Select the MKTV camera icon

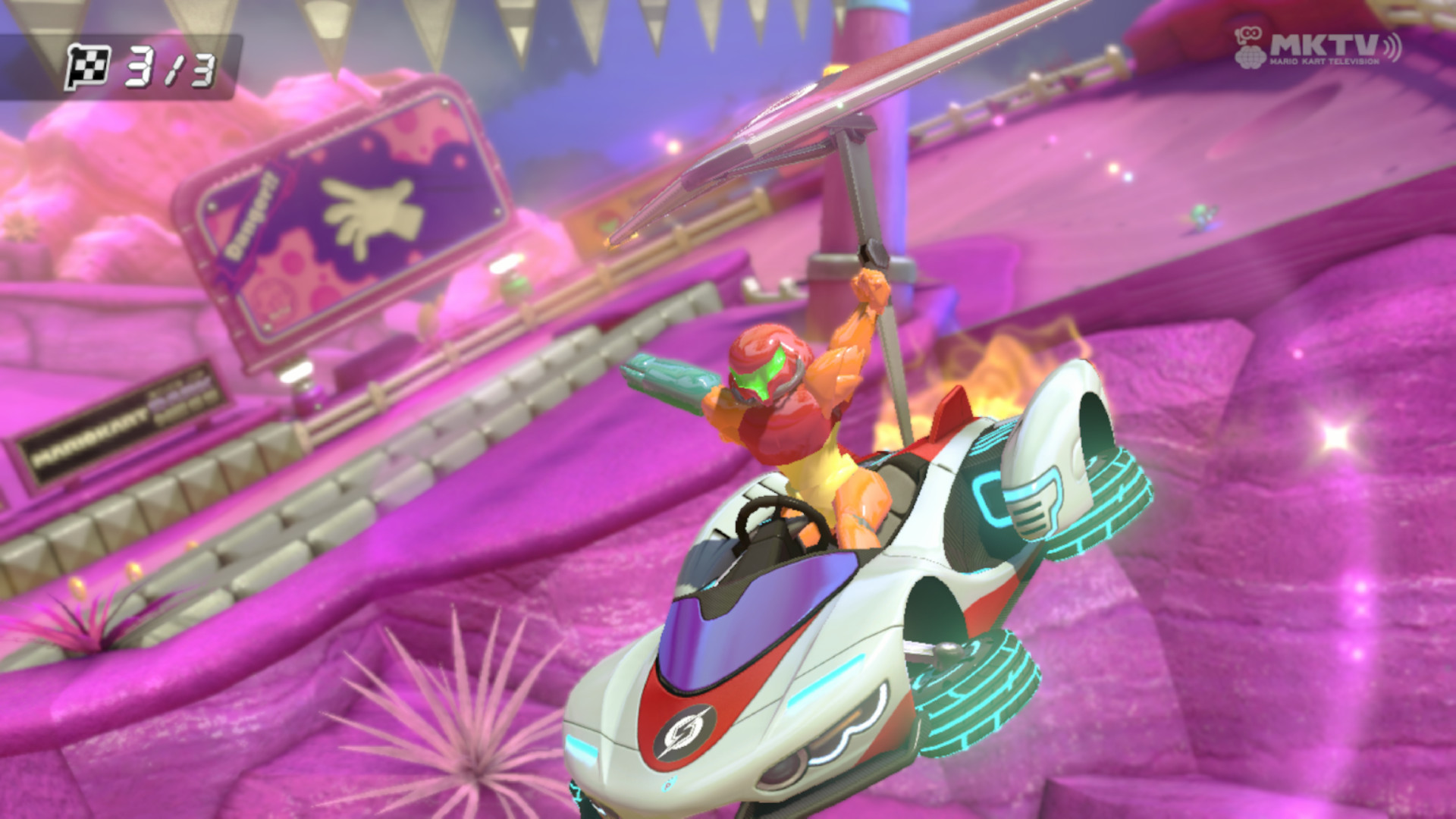point(1251,34)
